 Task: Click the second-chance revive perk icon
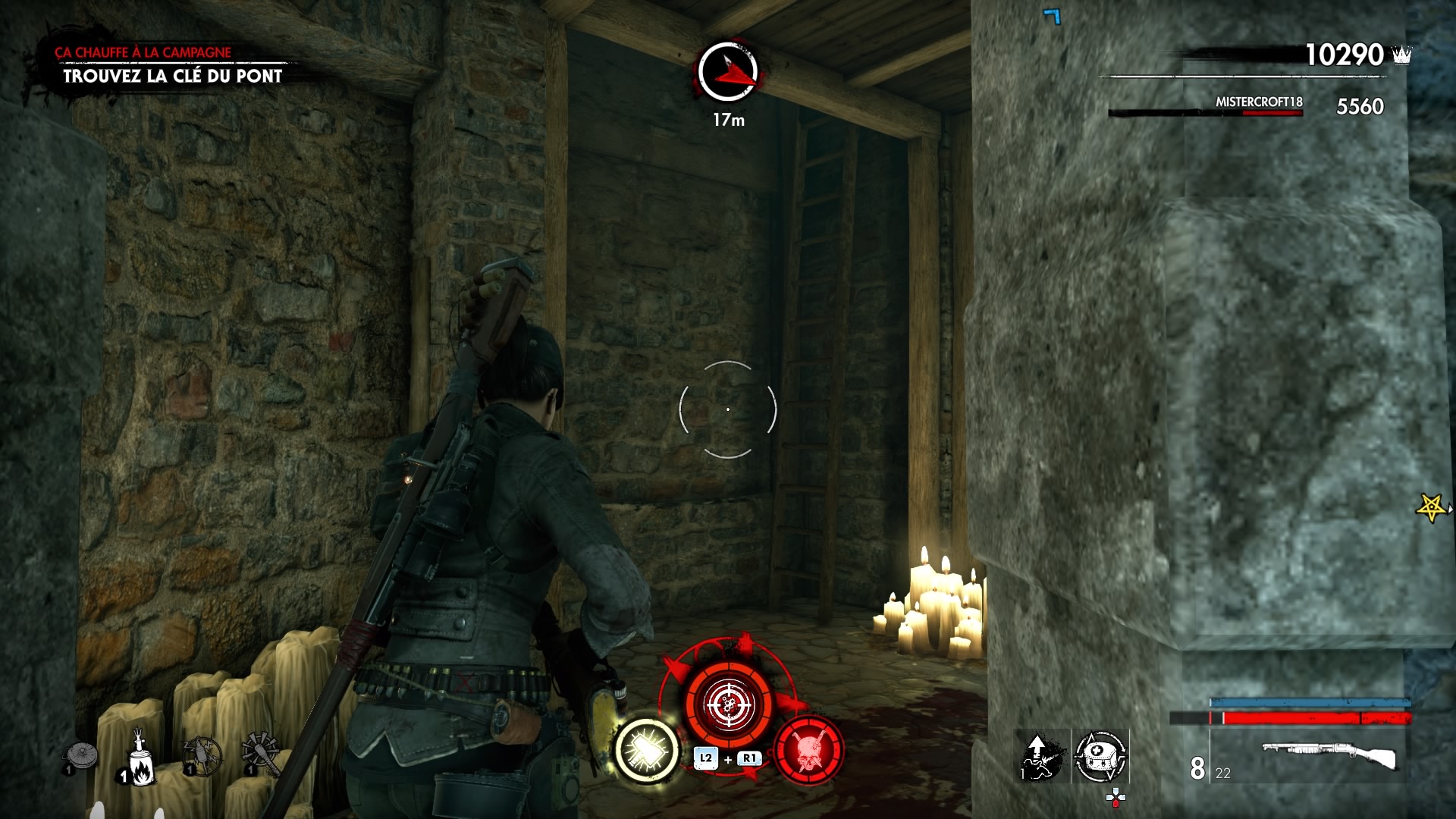[x=1041, y=756]
